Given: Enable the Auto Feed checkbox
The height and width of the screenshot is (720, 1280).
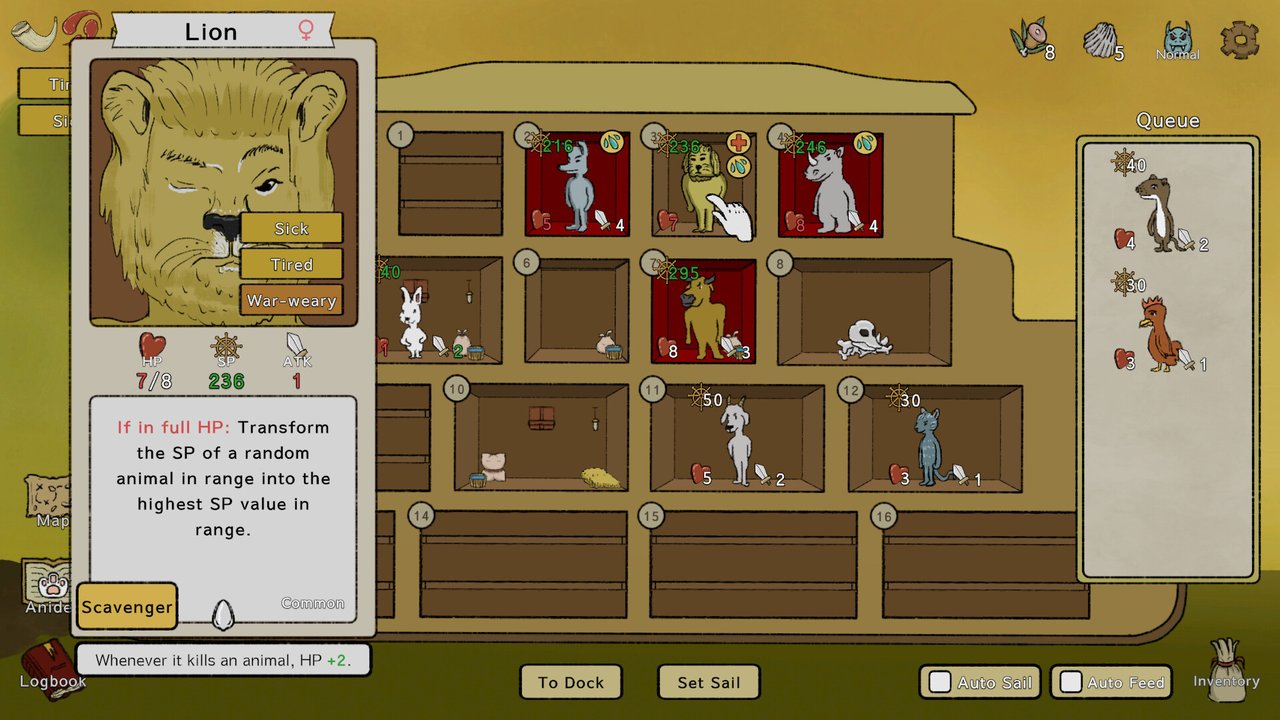Looking at the screenshot, I should coord(1071,682).
